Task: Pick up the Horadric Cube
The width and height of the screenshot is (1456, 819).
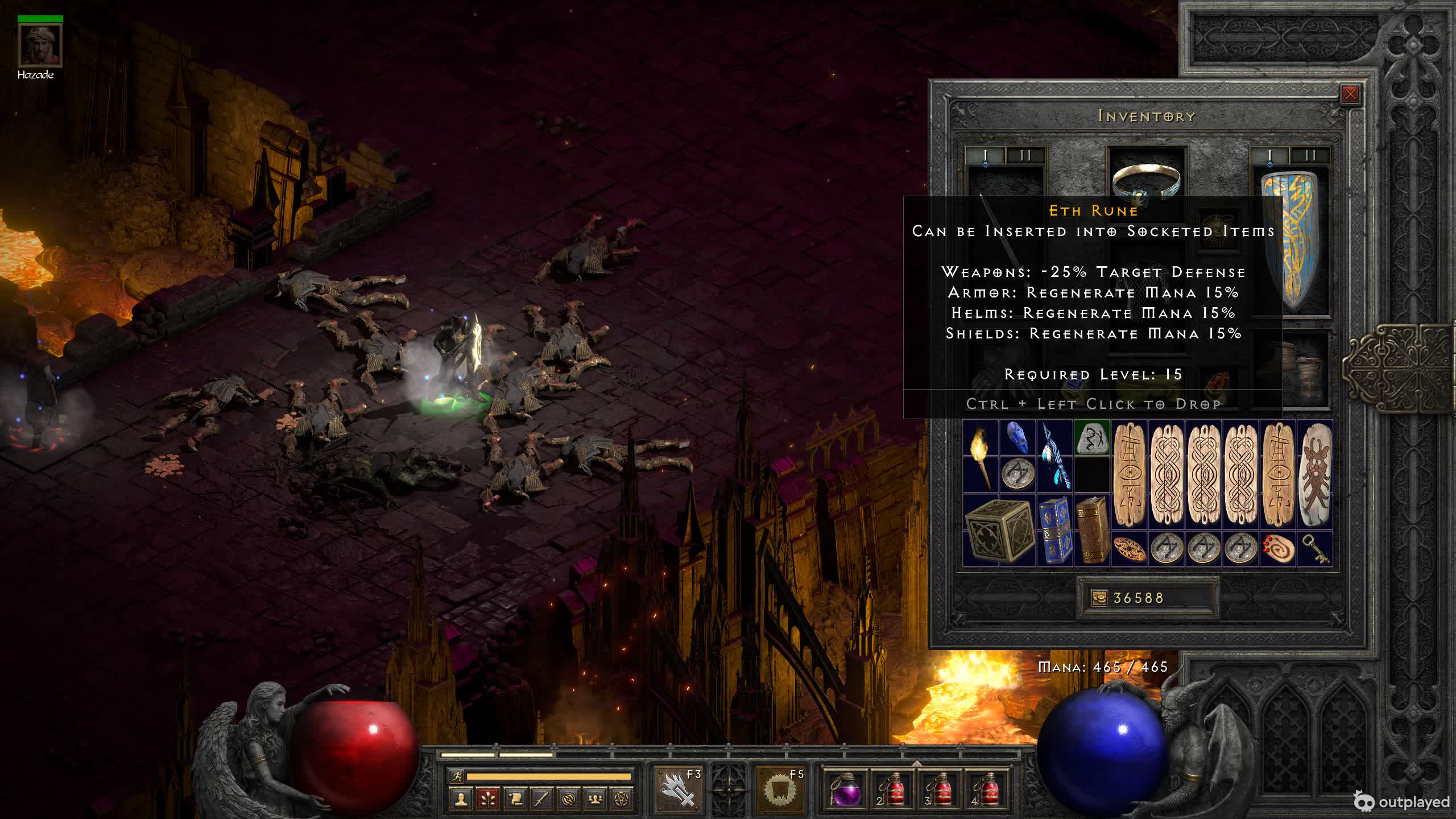Action: point(999,531)
